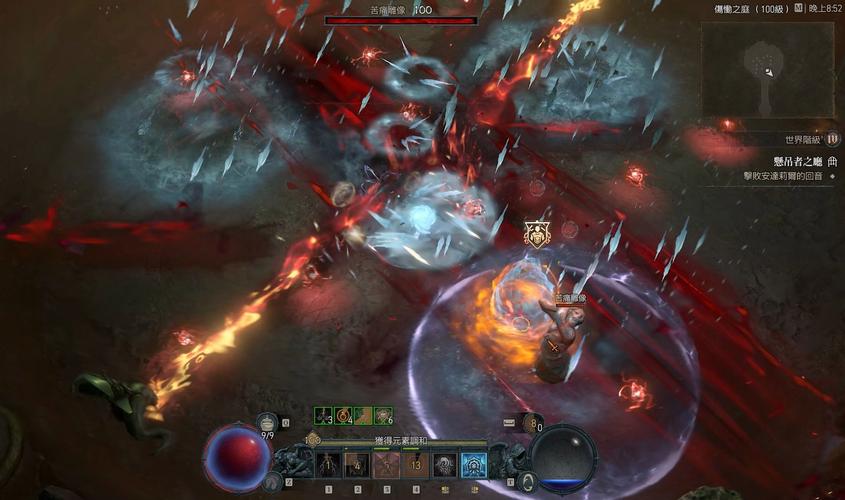This screenshot has height=500, width=845.
Task: Click the round icon beside the red health orb
Action: click(272, 482)
